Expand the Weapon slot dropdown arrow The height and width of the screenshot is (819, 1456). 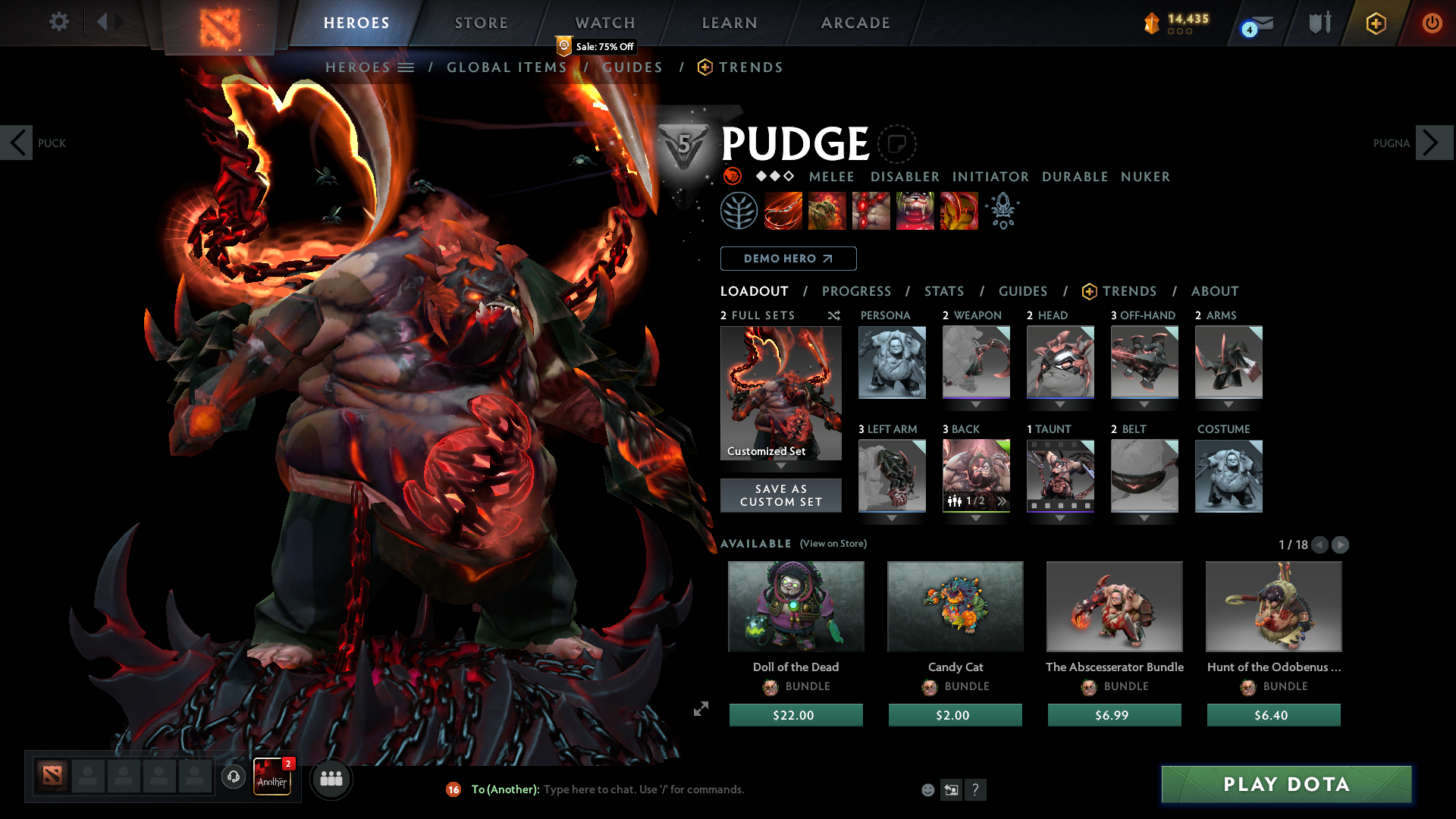pos(976,403)
